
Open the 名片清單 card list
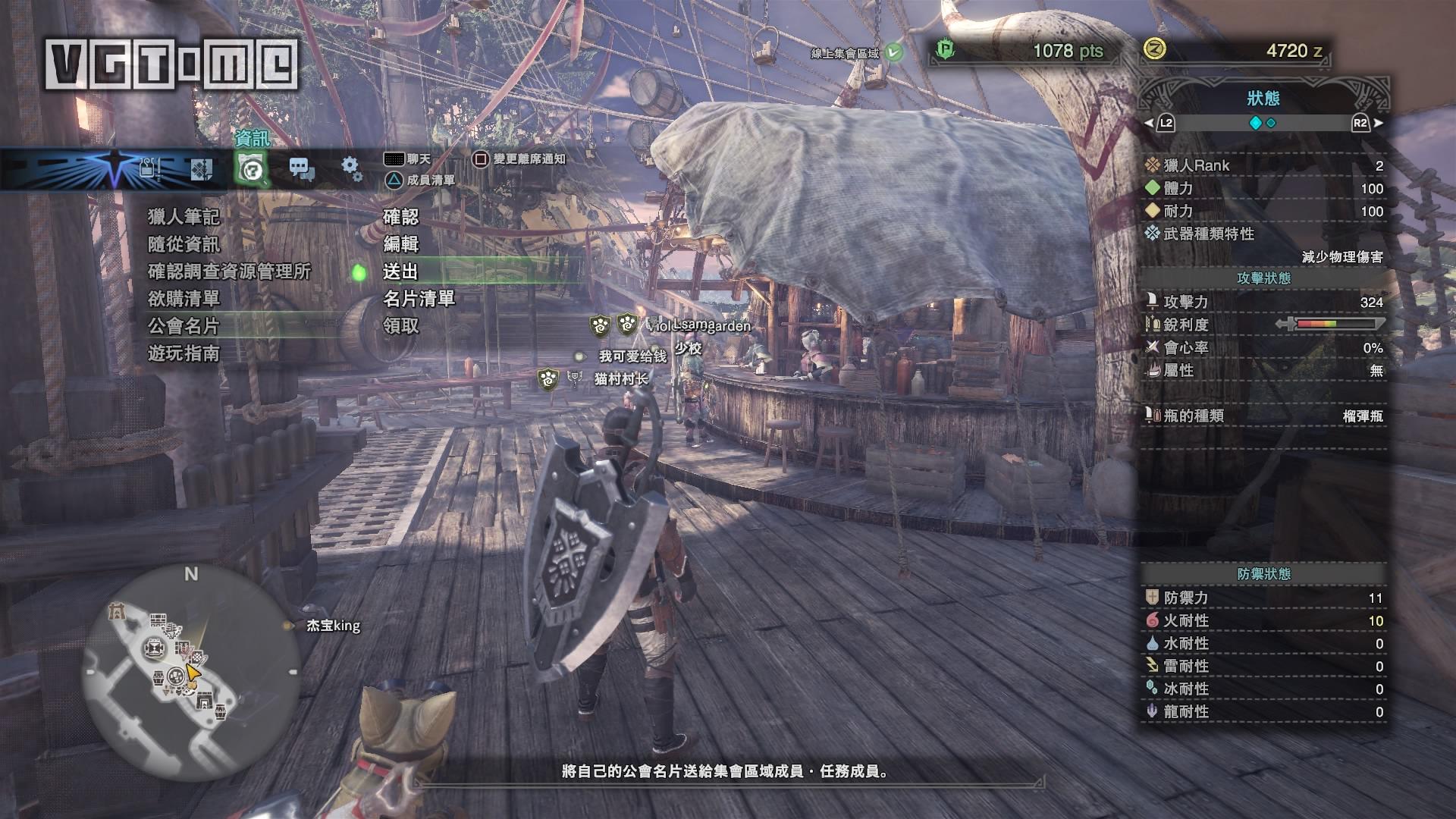click(x=419, y=299)
